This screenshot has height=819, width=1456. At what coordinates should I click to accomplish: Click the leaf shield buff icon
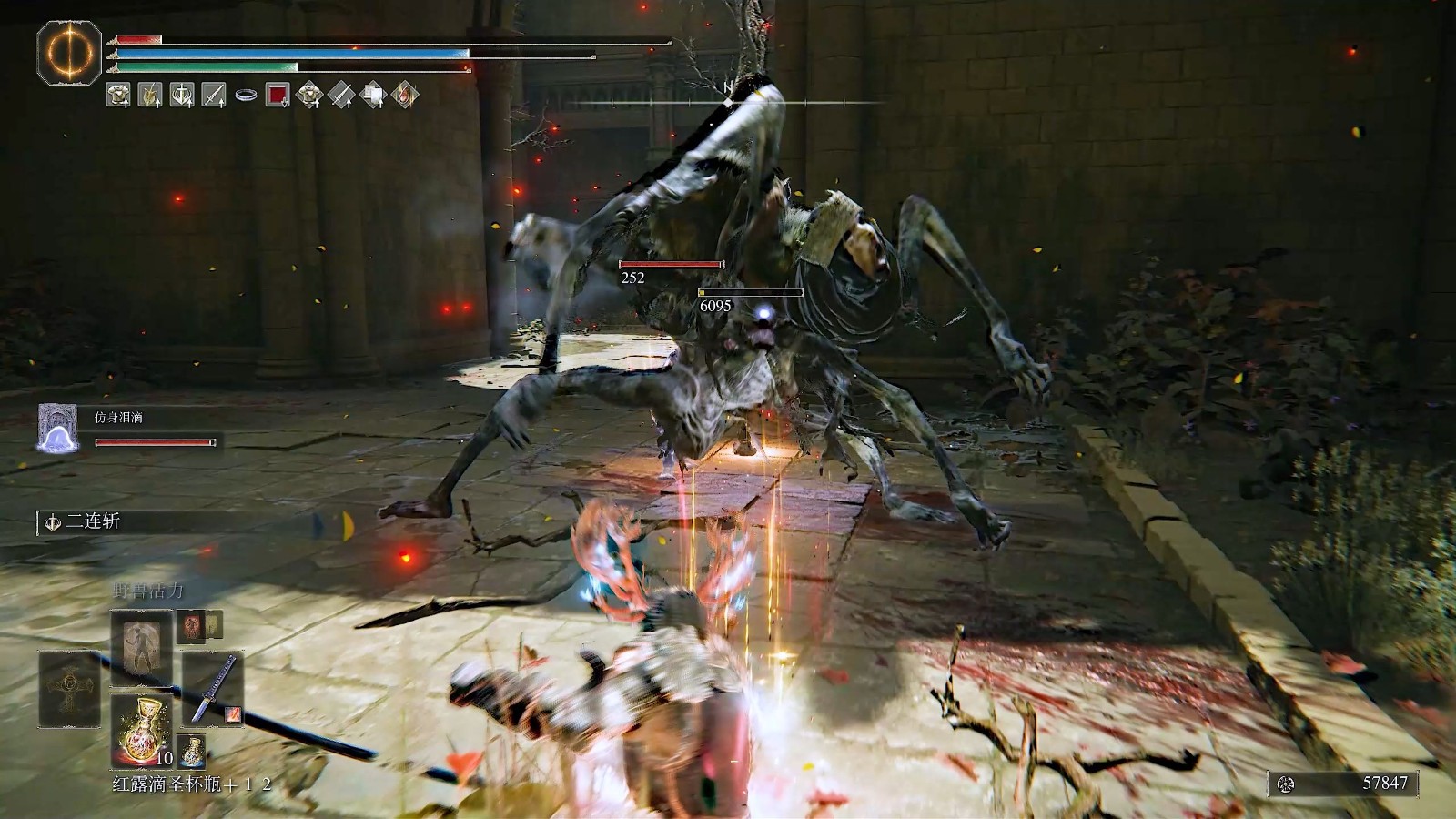pos(150,94)
